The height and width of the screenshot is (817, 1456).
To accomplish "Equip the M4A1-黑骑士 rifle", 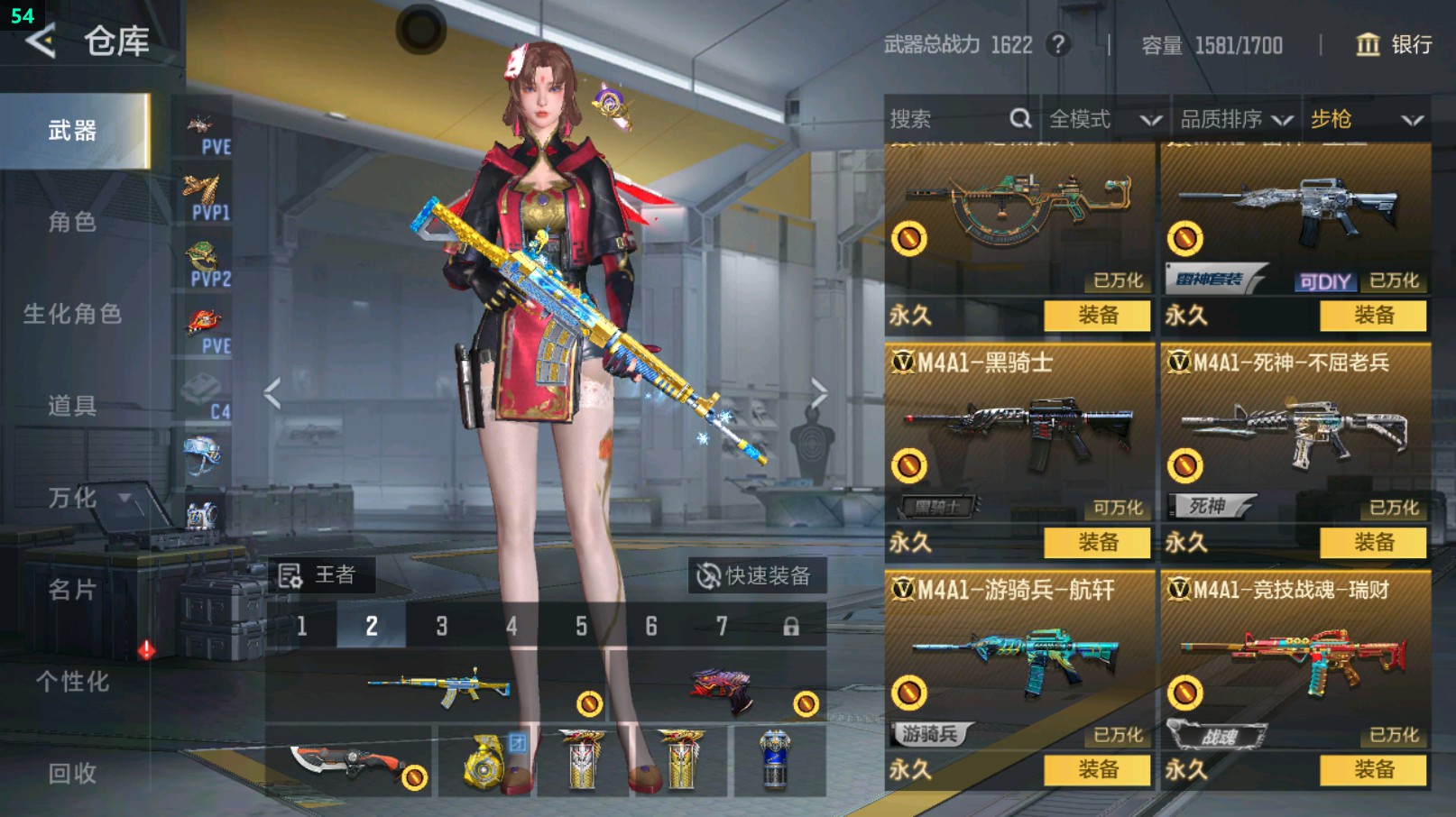I will tap(1097, 543).
